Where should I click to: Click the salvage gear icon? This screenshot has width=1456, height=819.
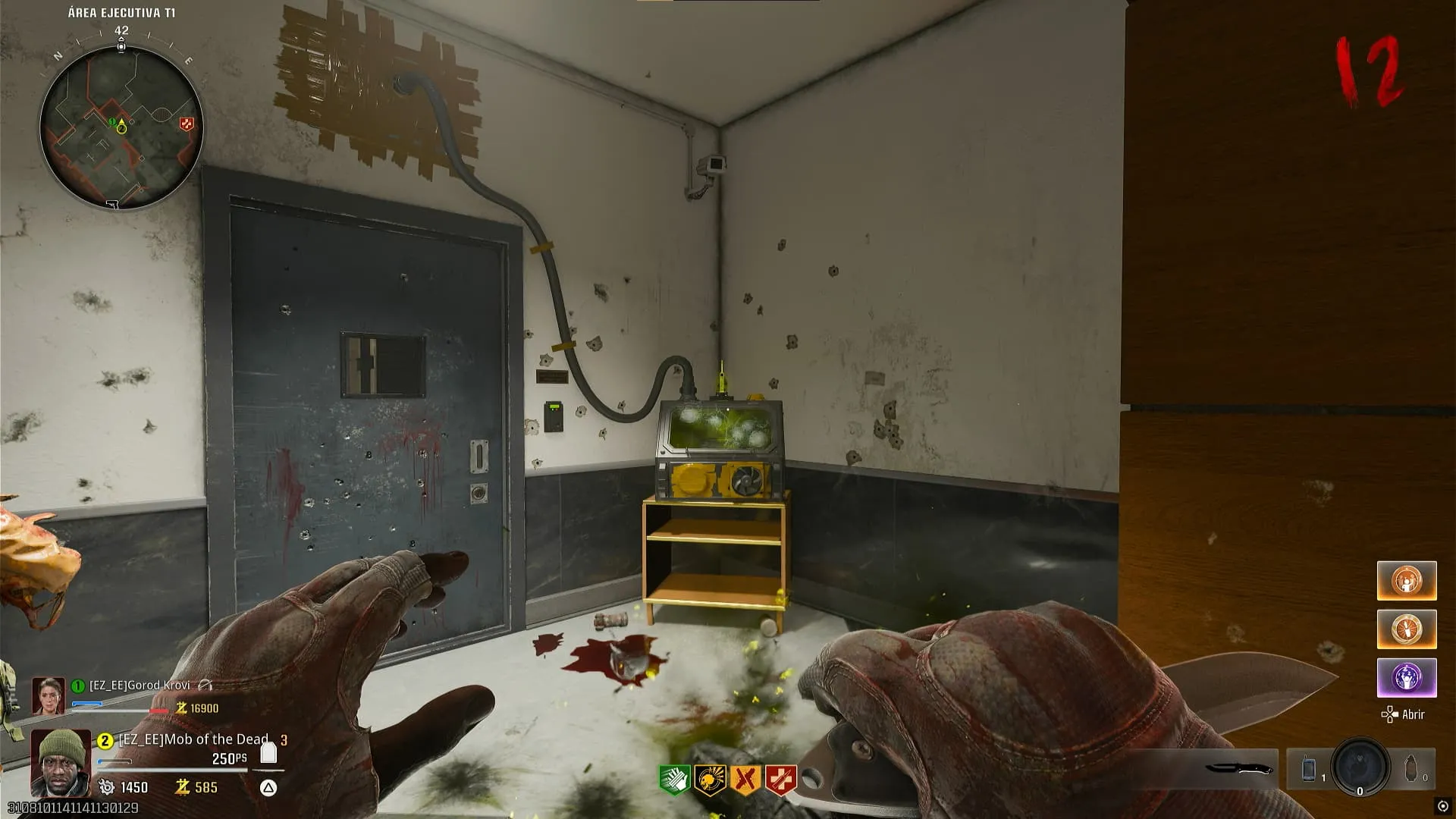click(107, 787)
